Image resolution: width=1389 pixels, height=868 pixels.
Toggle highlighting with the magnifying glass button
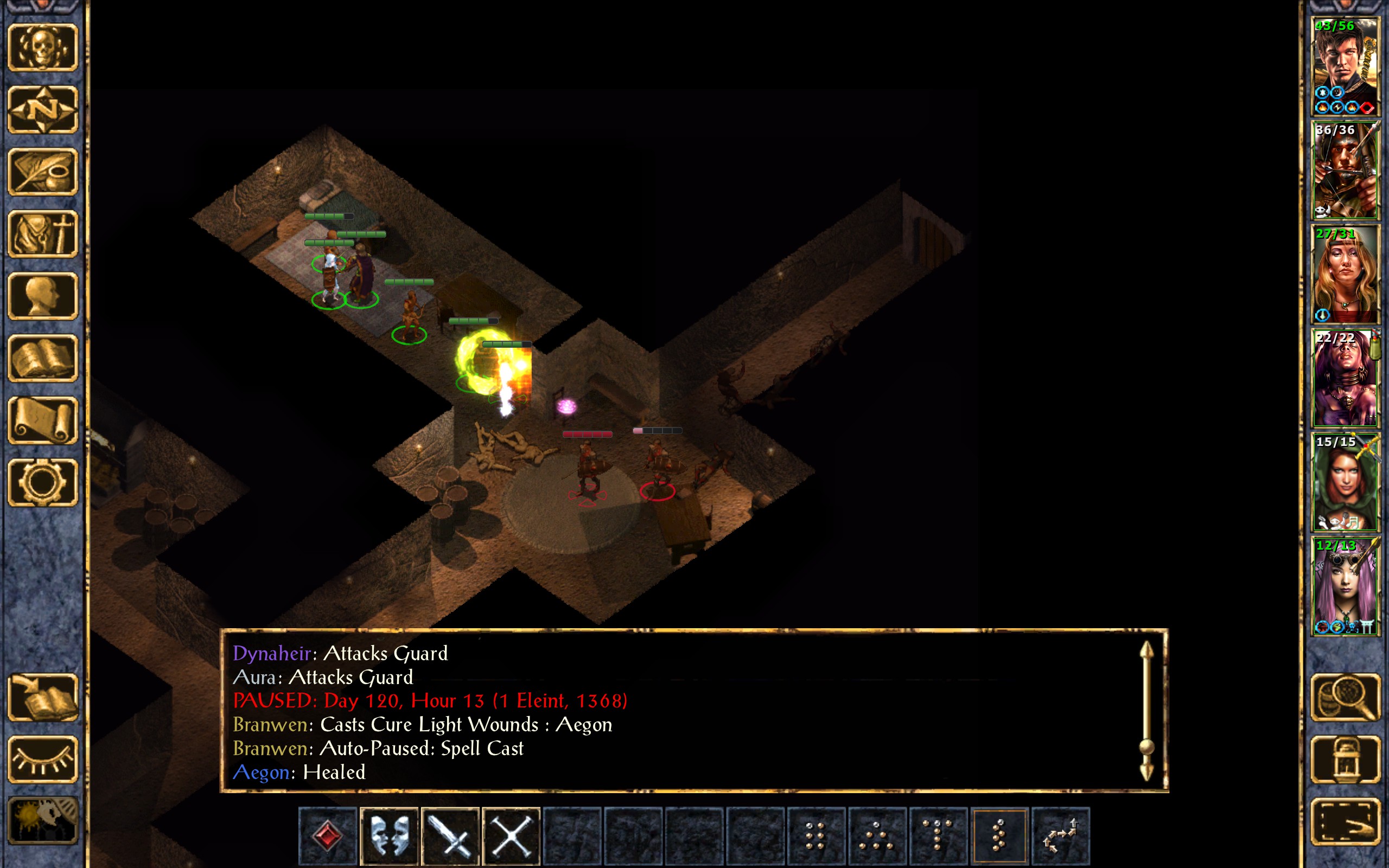(1346, 698)
